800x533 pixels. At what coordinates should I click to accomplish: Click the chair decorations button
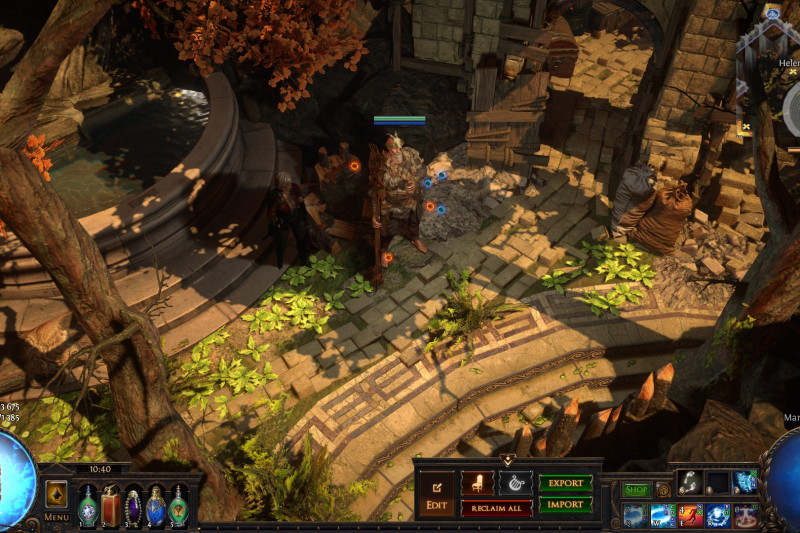pos(476,483)
